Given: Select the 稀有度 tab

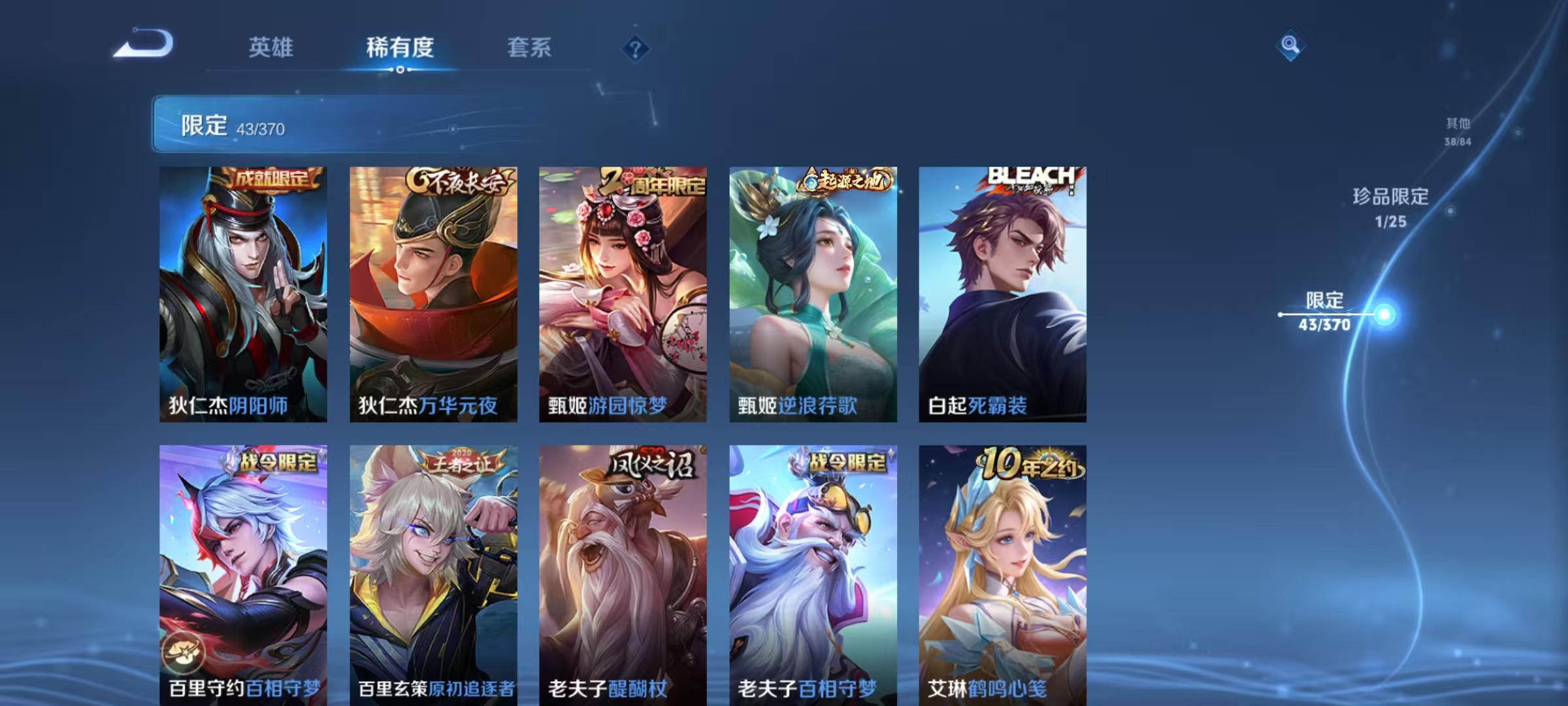Looking at the screenshot, I should pyautogui.click(x=400, y=47).
